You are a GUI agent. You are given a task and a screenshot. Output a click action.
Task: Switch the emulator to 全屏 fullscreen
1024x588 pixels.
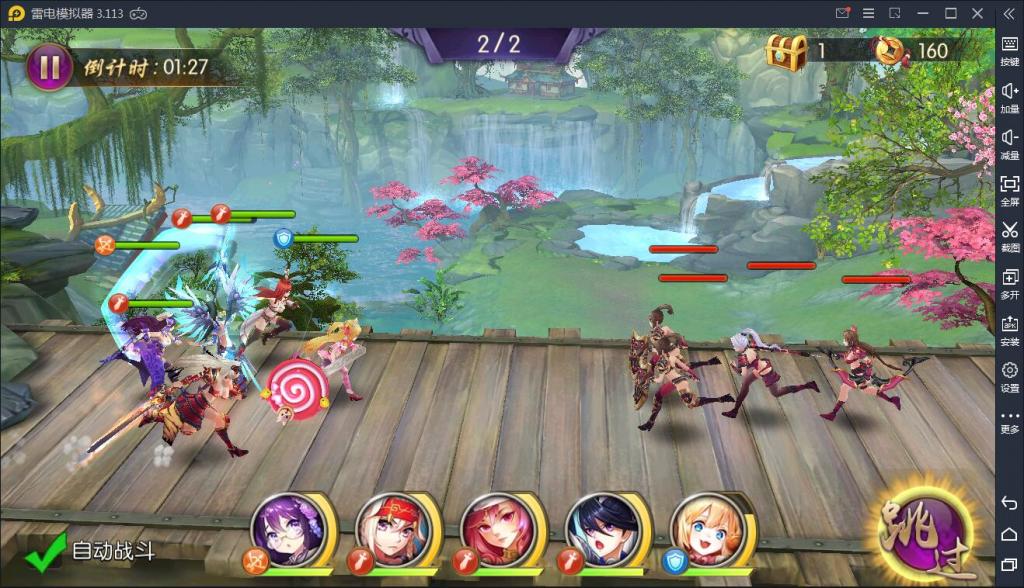click(x=1009, y=189)
